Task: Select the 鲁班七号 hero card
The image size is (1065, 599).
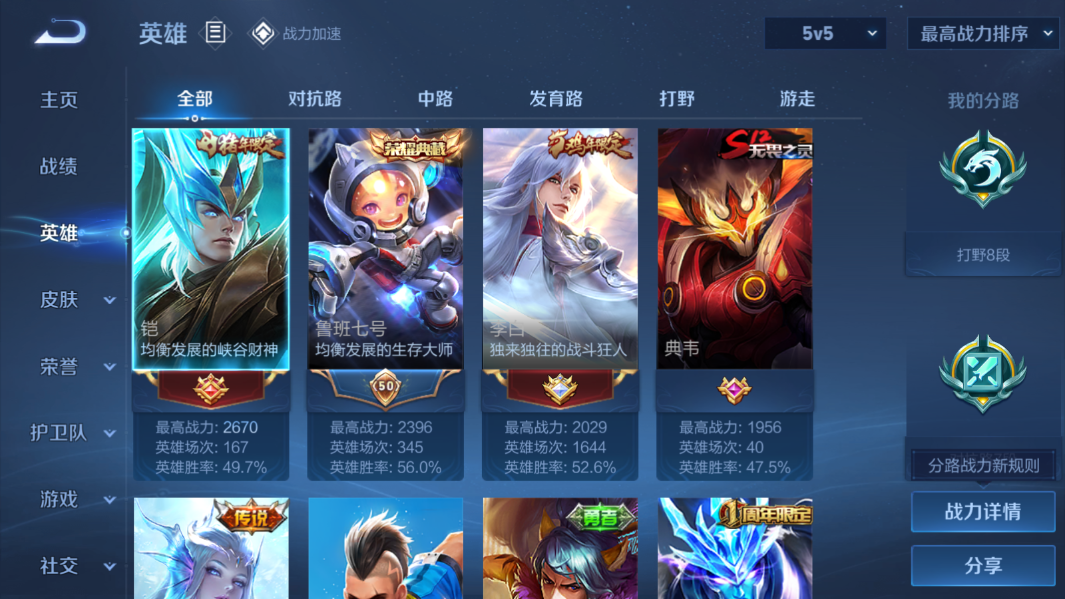Action: (385, 250)
